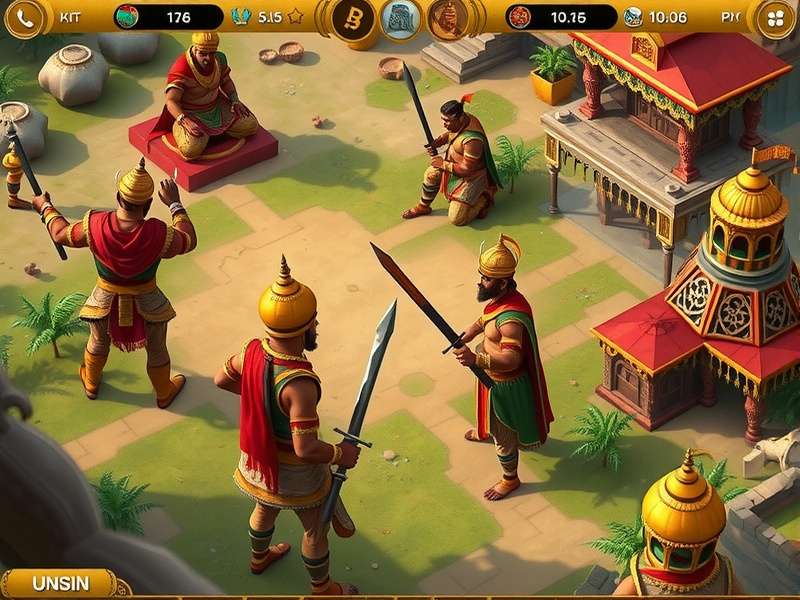The height and width of the screenshot is (600, 800).
Task: Click the teal wings icon by 5.15
Action: [241, 17]
